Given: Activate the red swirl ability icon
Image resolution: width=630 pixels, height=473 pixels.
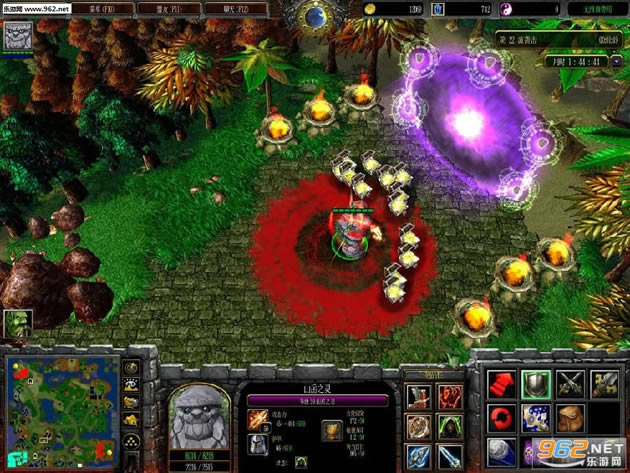Looking at the screenshot, I should coord(500,416).
